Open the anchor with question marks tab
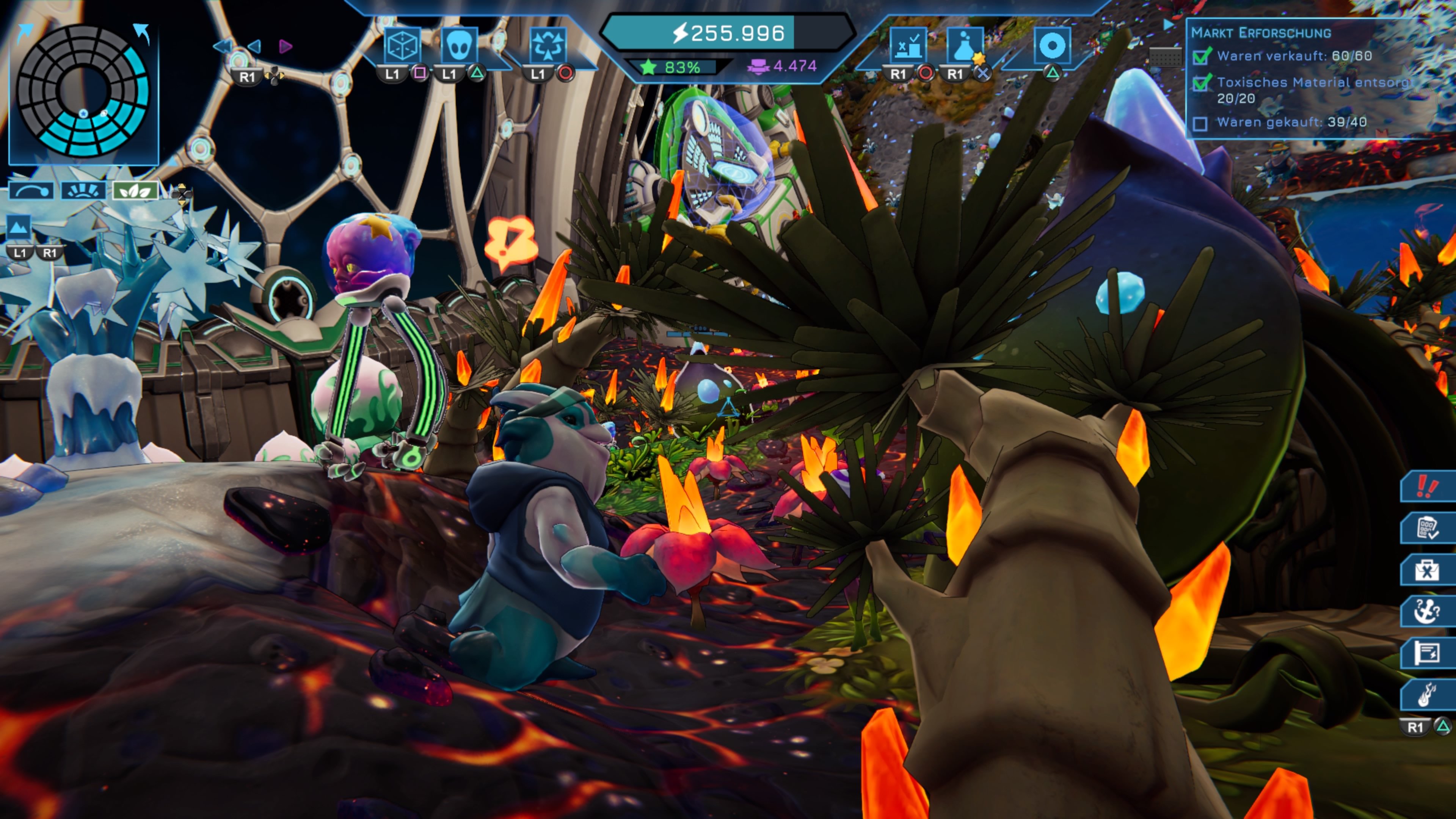The height and width of the screenshot is (819, 1456). (x=1427, y=612)
